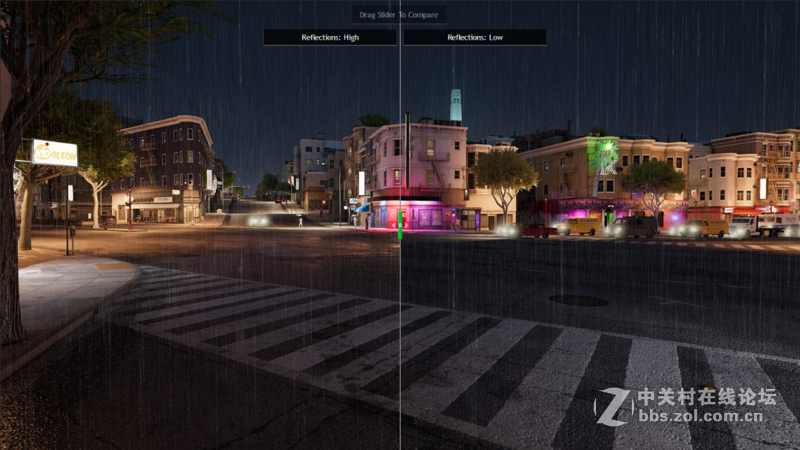Select the Reflections: High label
This screenshot has width=800, height=450.
pos(330,37)
